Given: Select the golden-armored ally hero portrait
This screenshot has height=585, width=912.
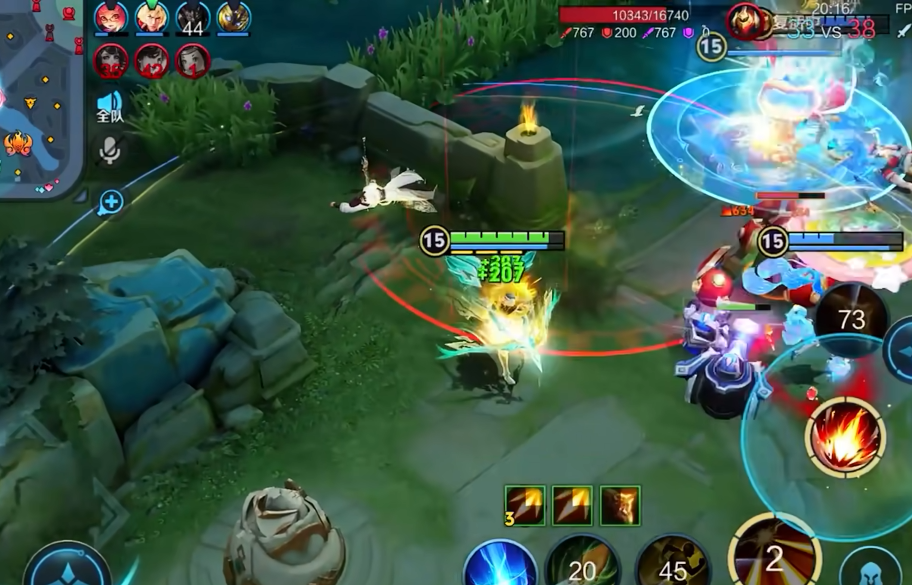Looking at the screenshot, I should pyautogui.click(x=234, y=17).
